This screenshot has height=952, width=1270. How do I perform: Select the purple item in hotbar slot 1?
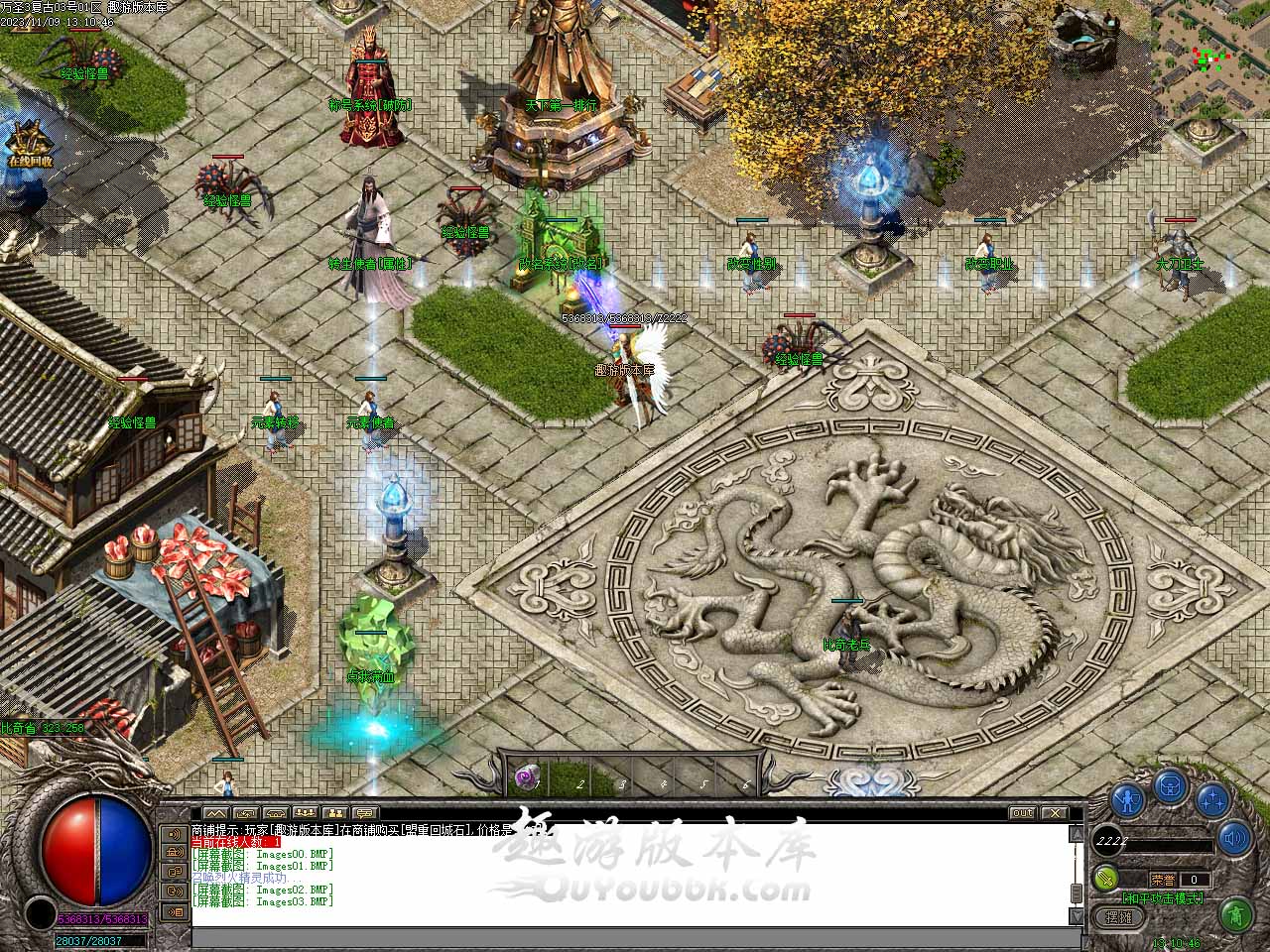point(527,778)
